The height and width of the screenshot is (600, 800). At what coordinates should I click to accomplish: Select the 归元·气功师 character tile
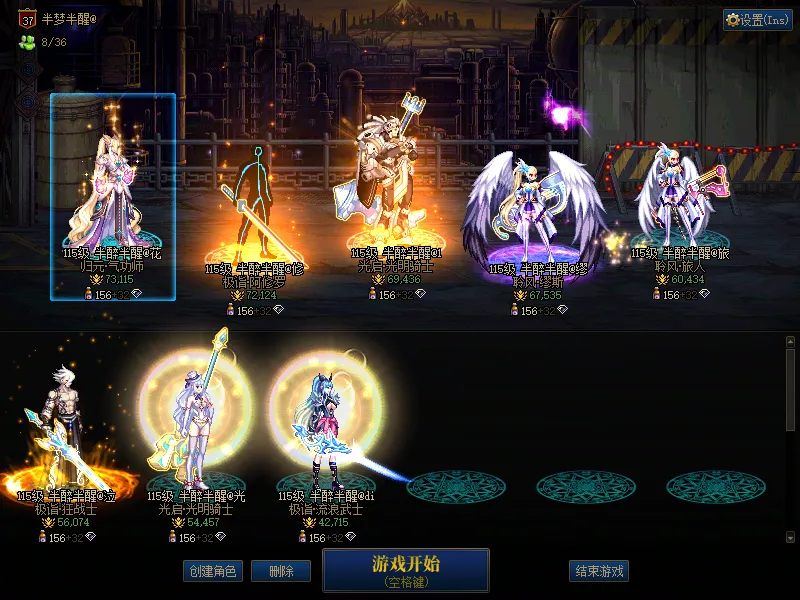pyautogui.click(x=113, y=197)
